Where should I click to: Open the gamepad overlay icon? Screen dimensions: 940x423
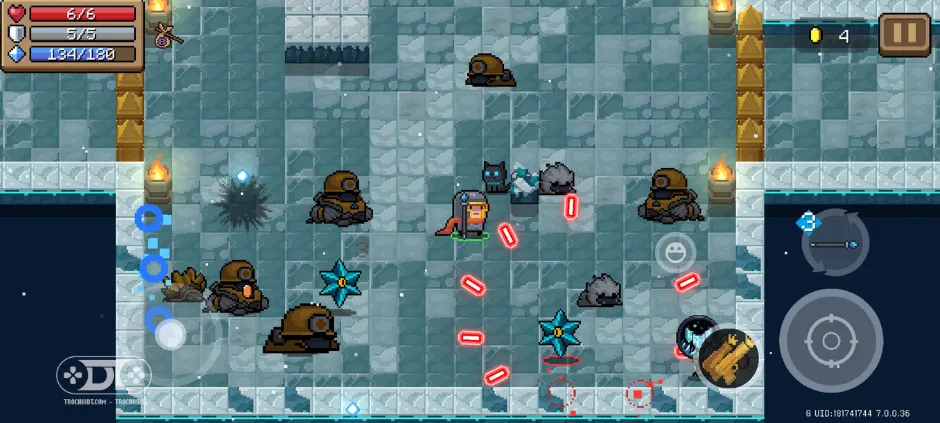click(x=78, y=377)
